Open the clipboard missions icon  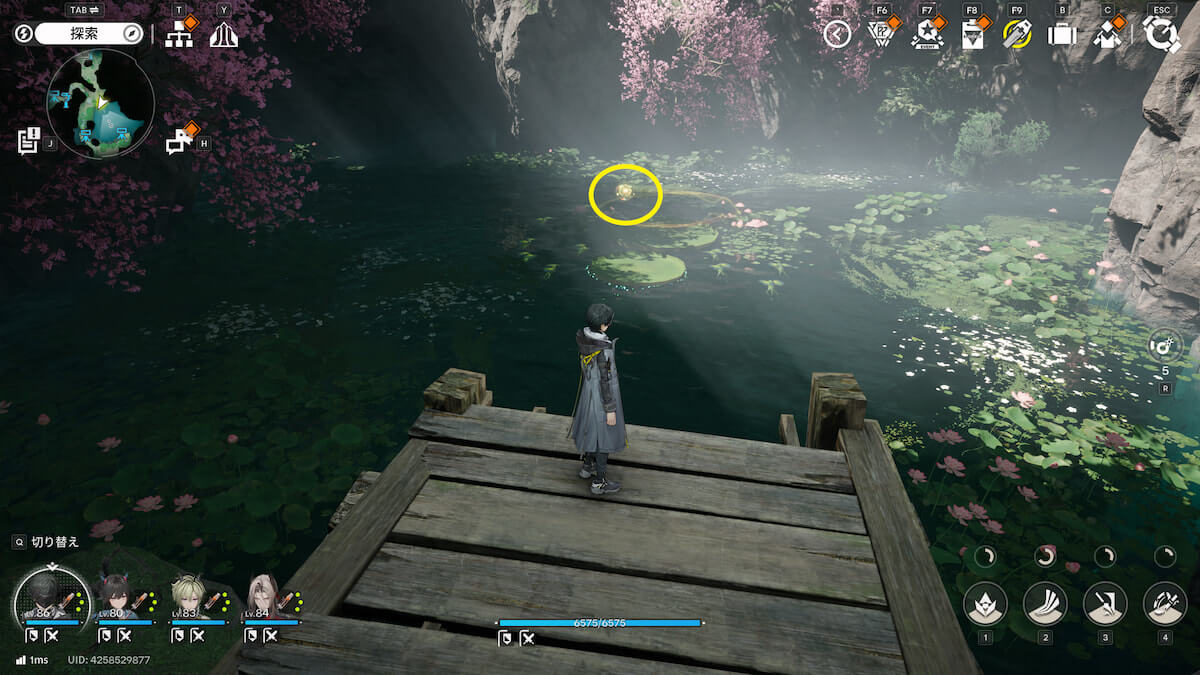point(971,35)
